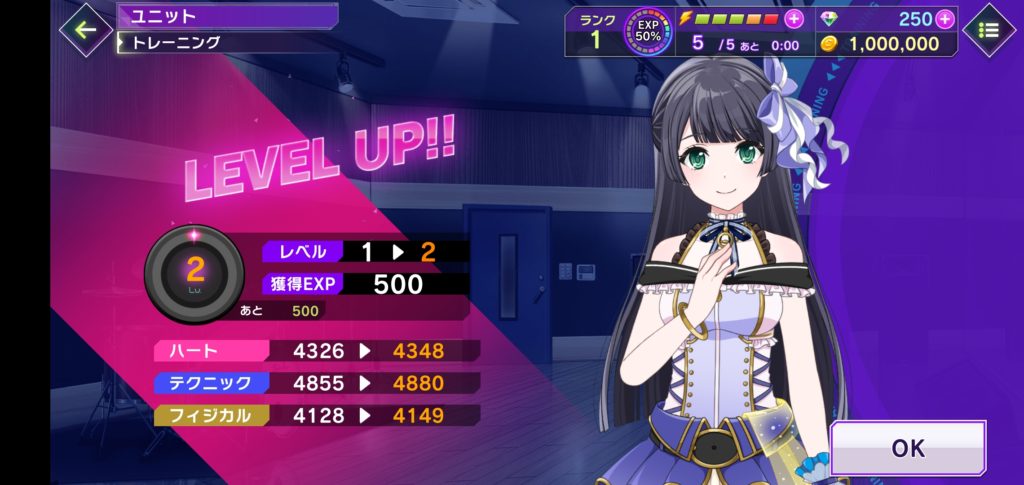Screen dimensions: 1024x485
Task: Go back with the arrow button
Action: point(85,29)
